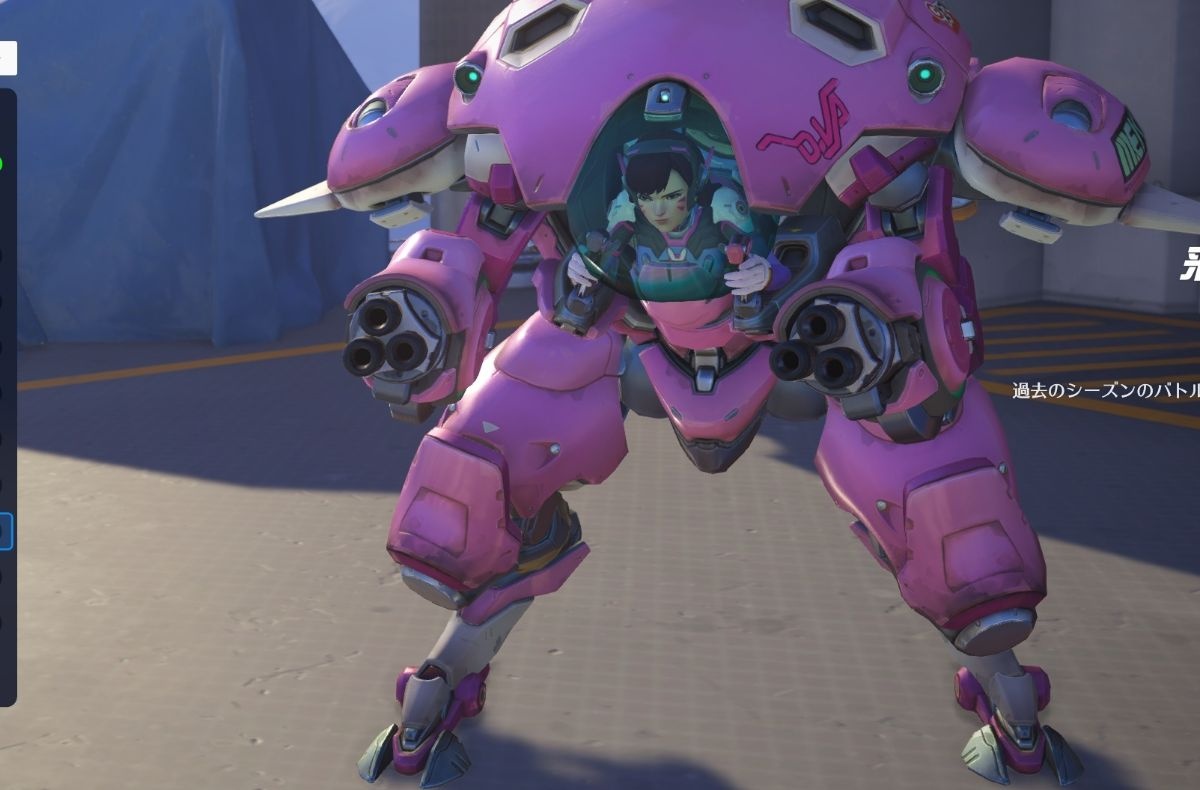This screenshot has width=1200, height=790.
Task: Select the blue-highlighted entry in left panel
Action: (5, 530)
